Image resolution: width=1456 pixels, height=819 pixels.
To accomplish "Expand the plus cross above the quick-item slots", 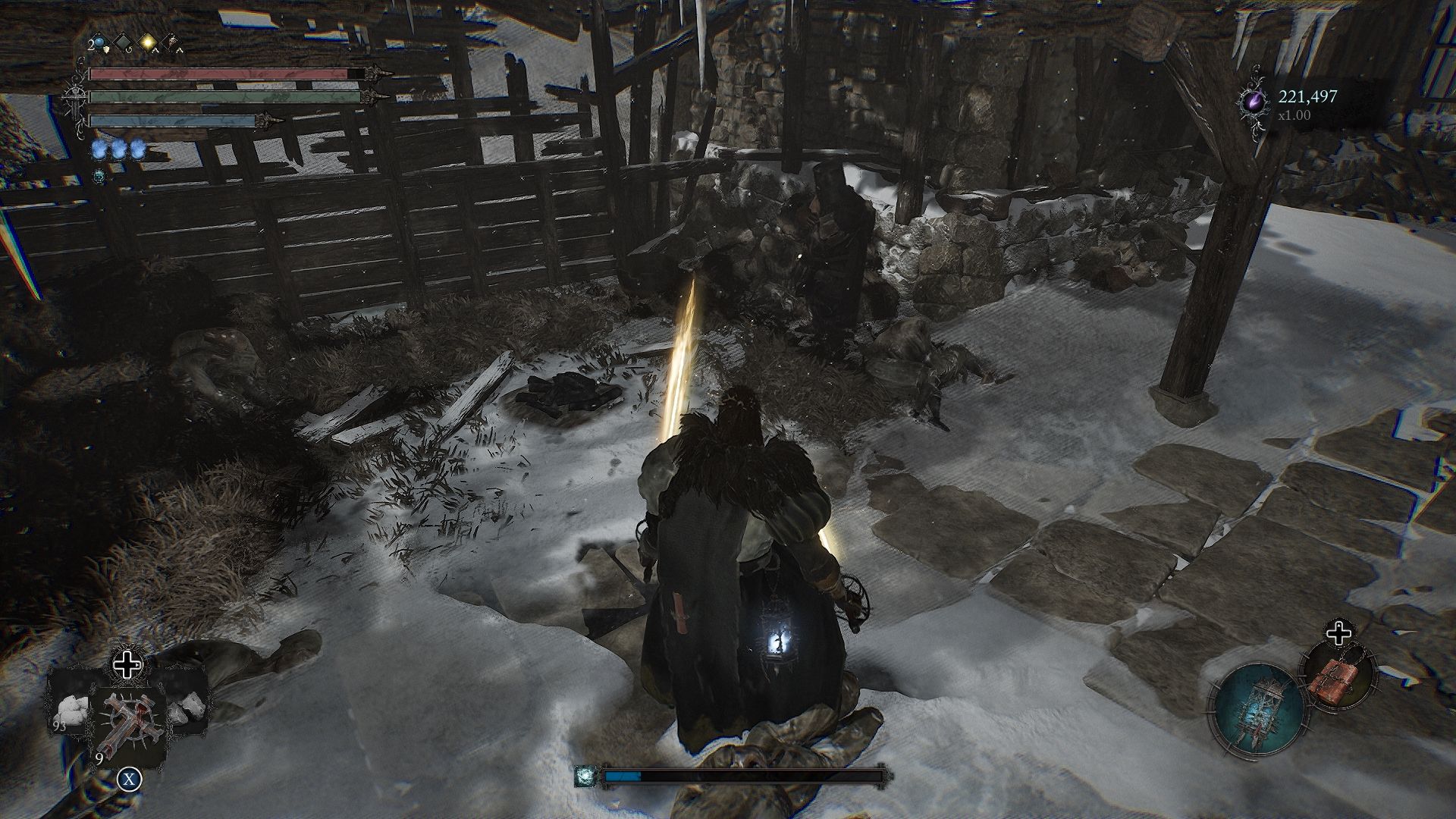I will pos(127,666).
